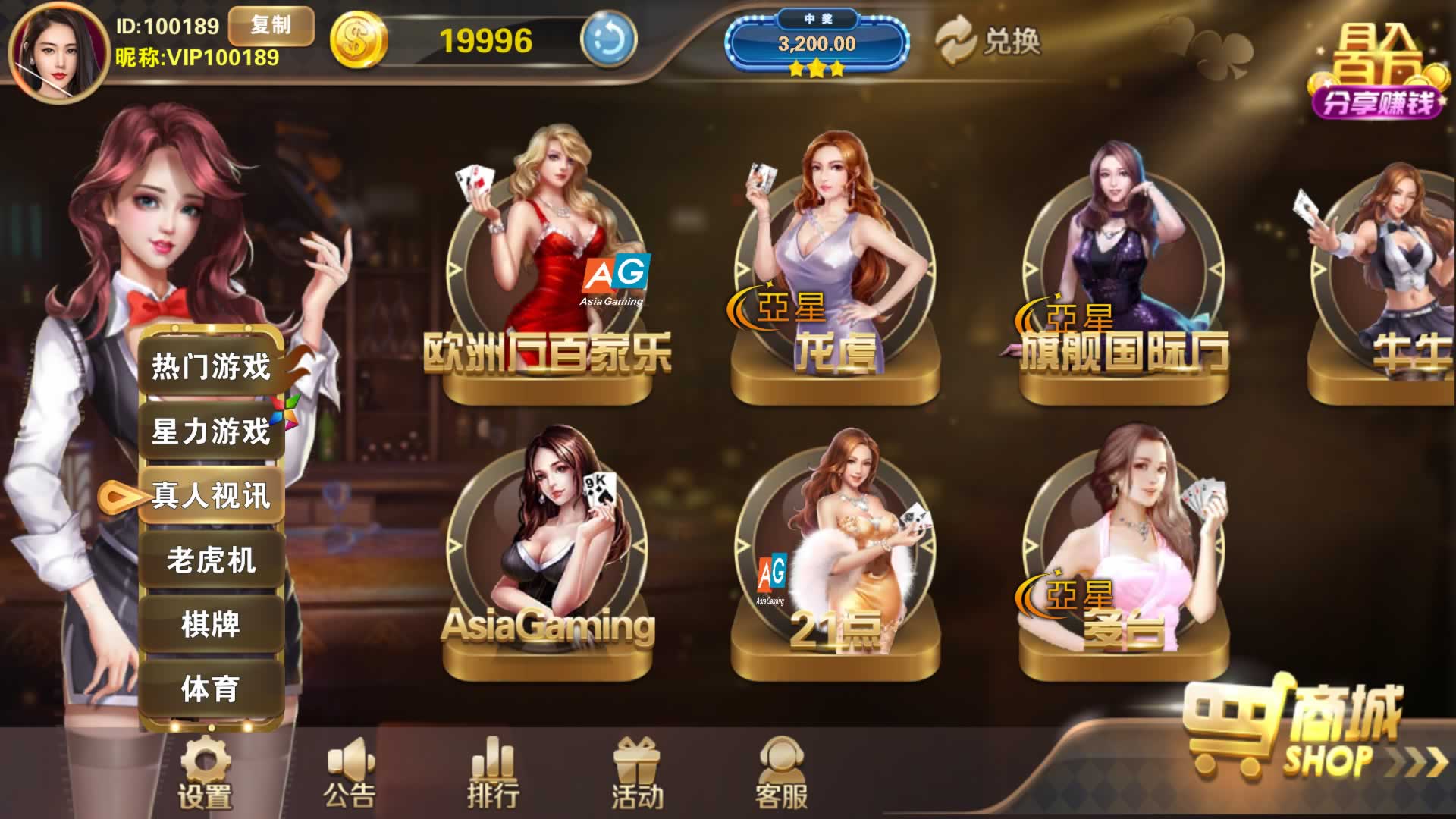Switch to the 热门游戏 category
Image resolution: width=1456 pixels, height=819 pixels.
(211, 367)
